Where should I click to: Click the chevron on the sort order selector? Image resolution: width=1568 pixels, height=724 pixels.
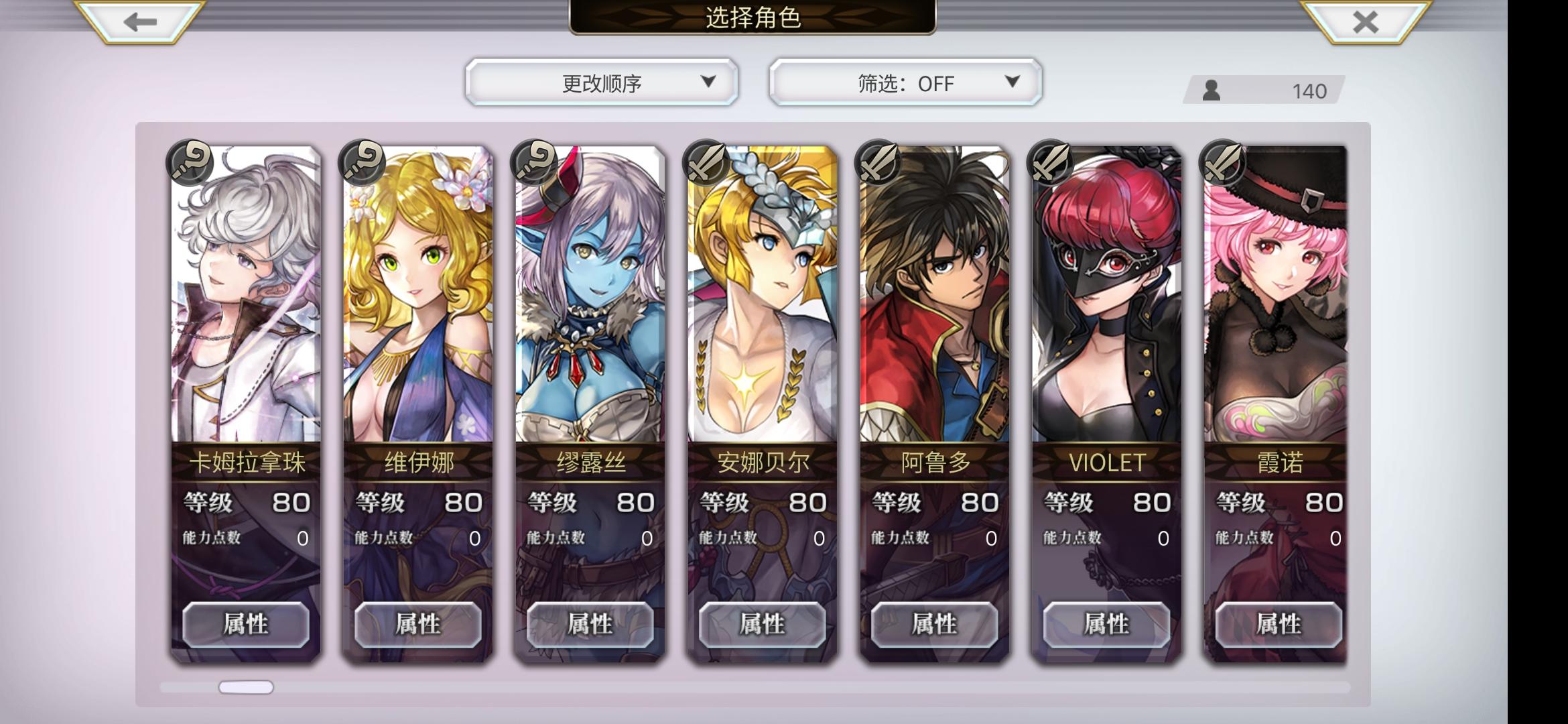pos(708,82)
